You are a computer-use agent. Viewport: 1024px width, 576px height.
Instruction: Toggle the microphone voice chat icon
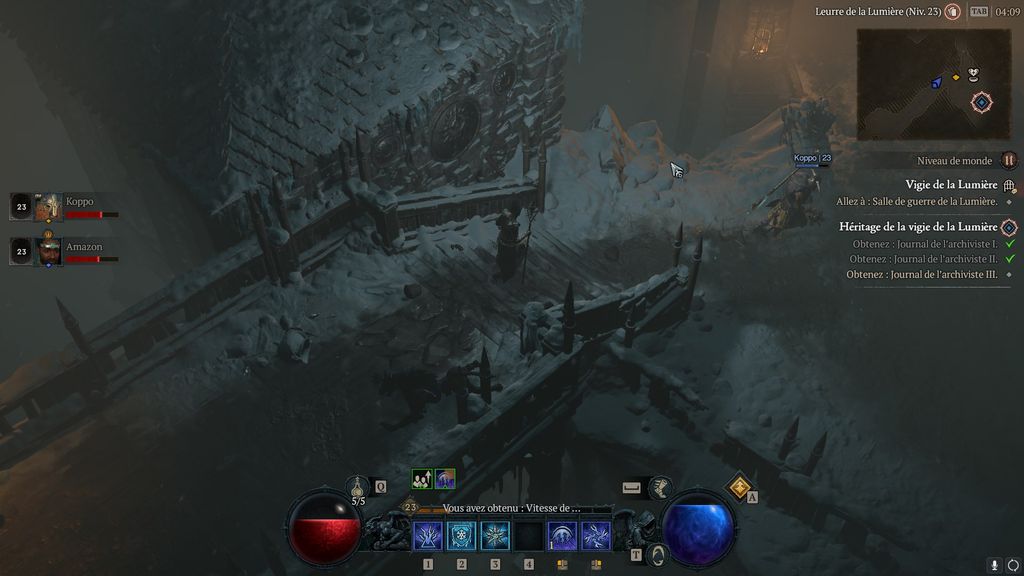tap(993, 565)
